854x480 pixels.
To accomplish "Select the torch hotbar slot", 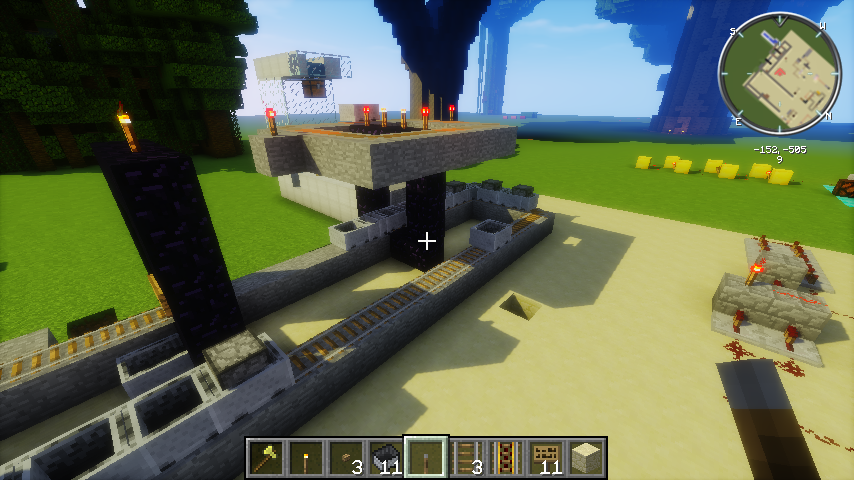I will click(x=306, y=458).
